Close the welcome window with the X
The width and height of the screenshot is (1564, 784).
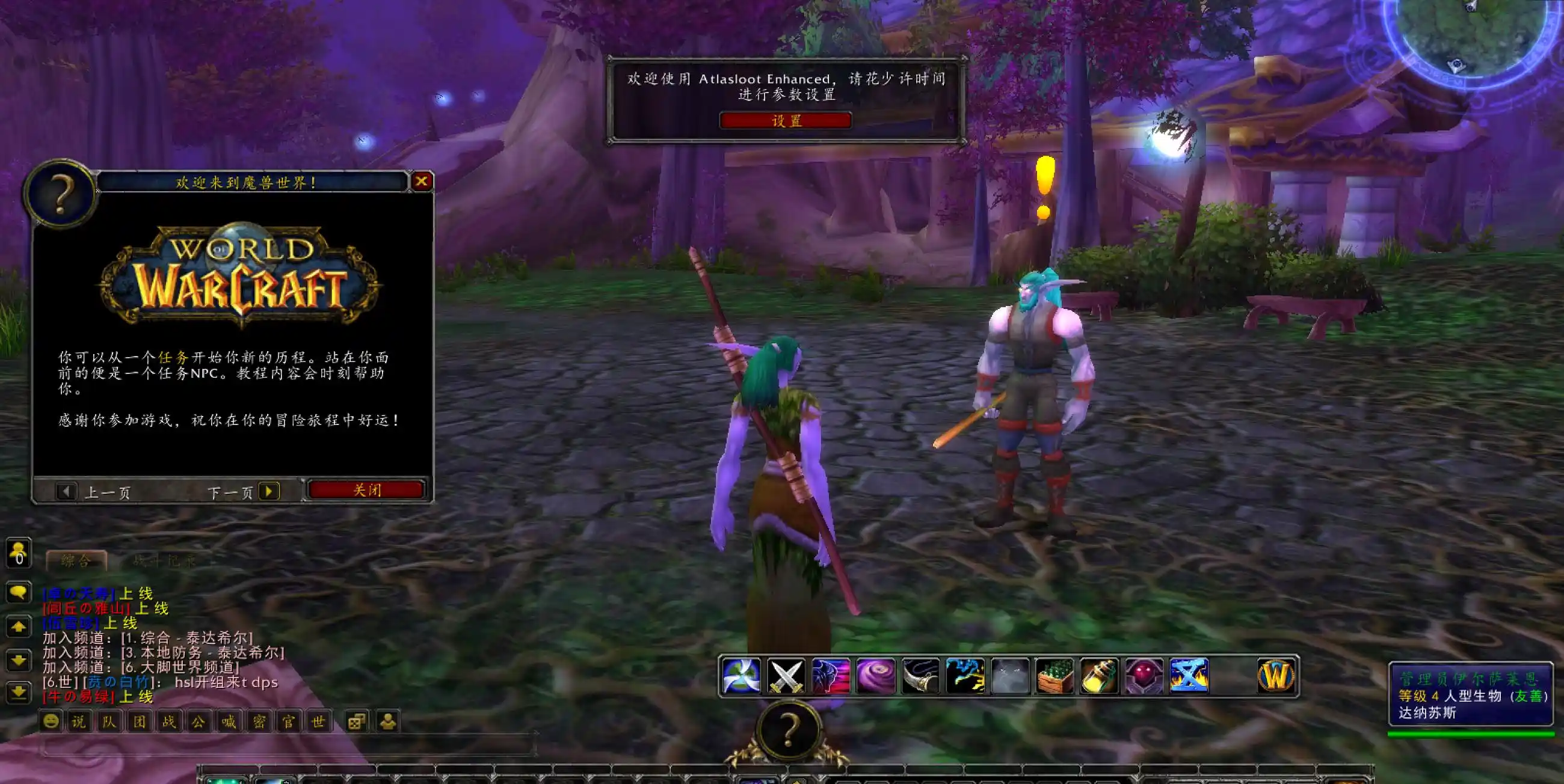(x=421, y=181)
